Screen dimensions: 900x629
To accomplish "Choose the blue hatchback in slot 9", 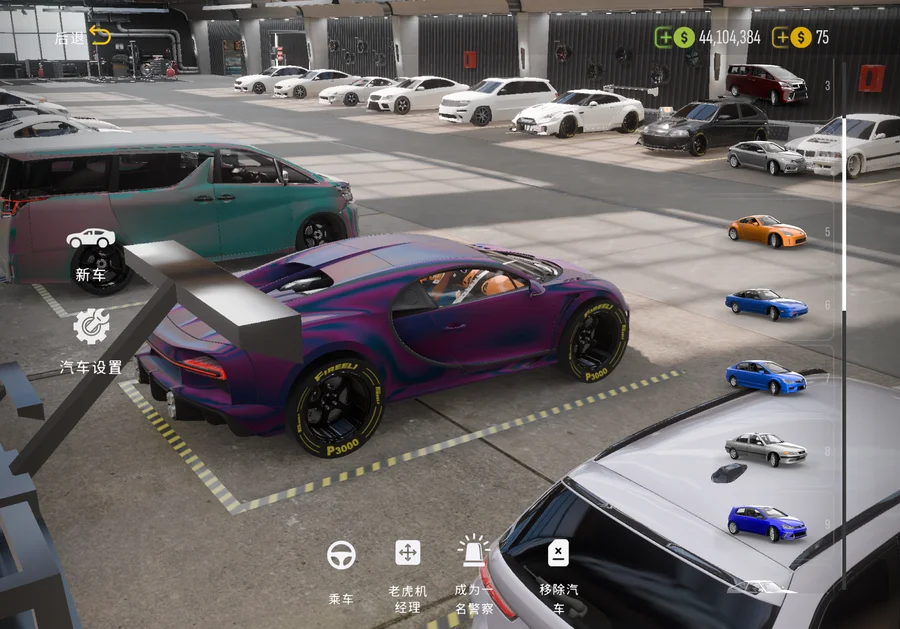I will coord(766,523).
